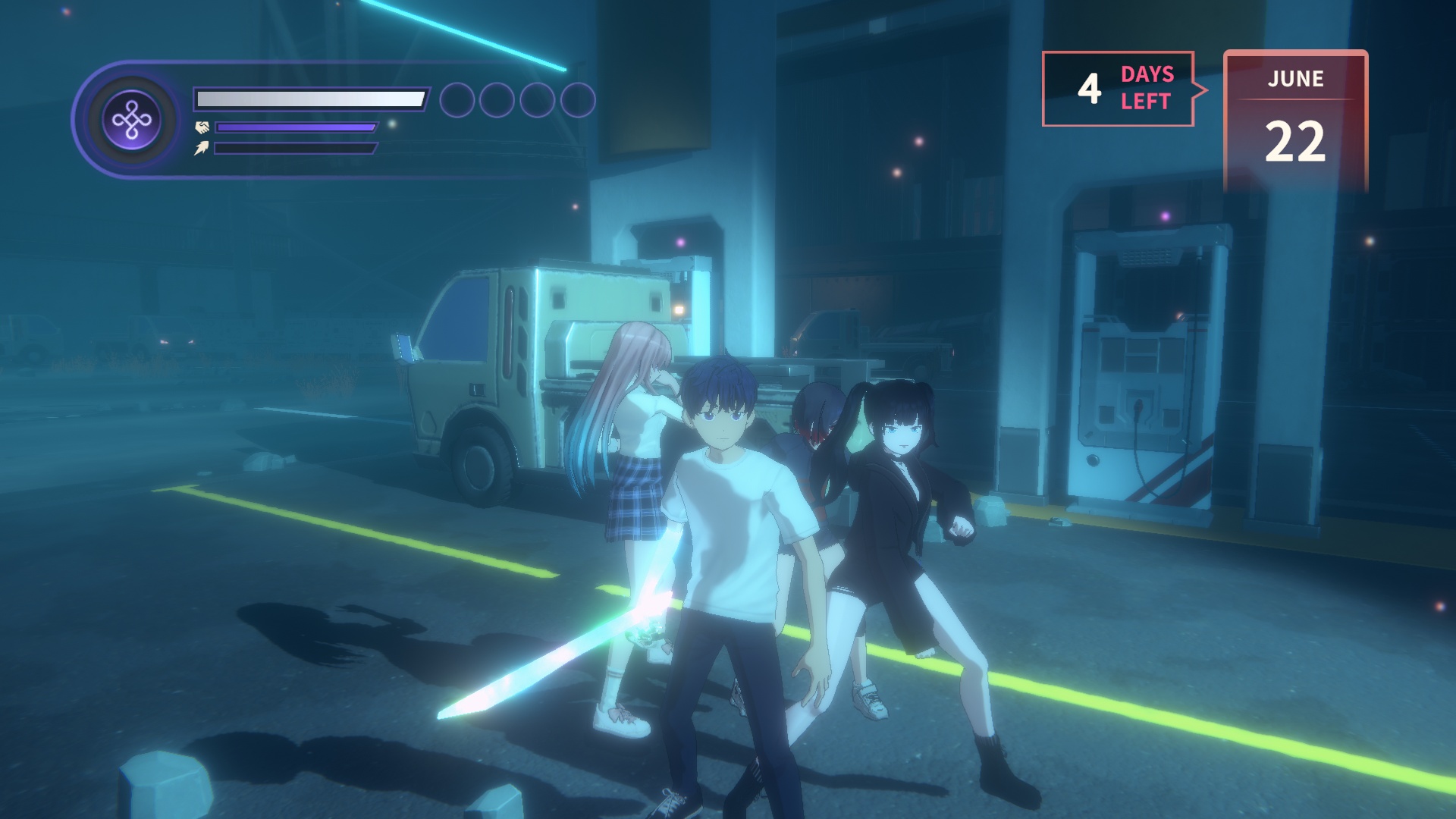Select the 4 Days Left tag

pyautogui.click(x=1119, y=89)
